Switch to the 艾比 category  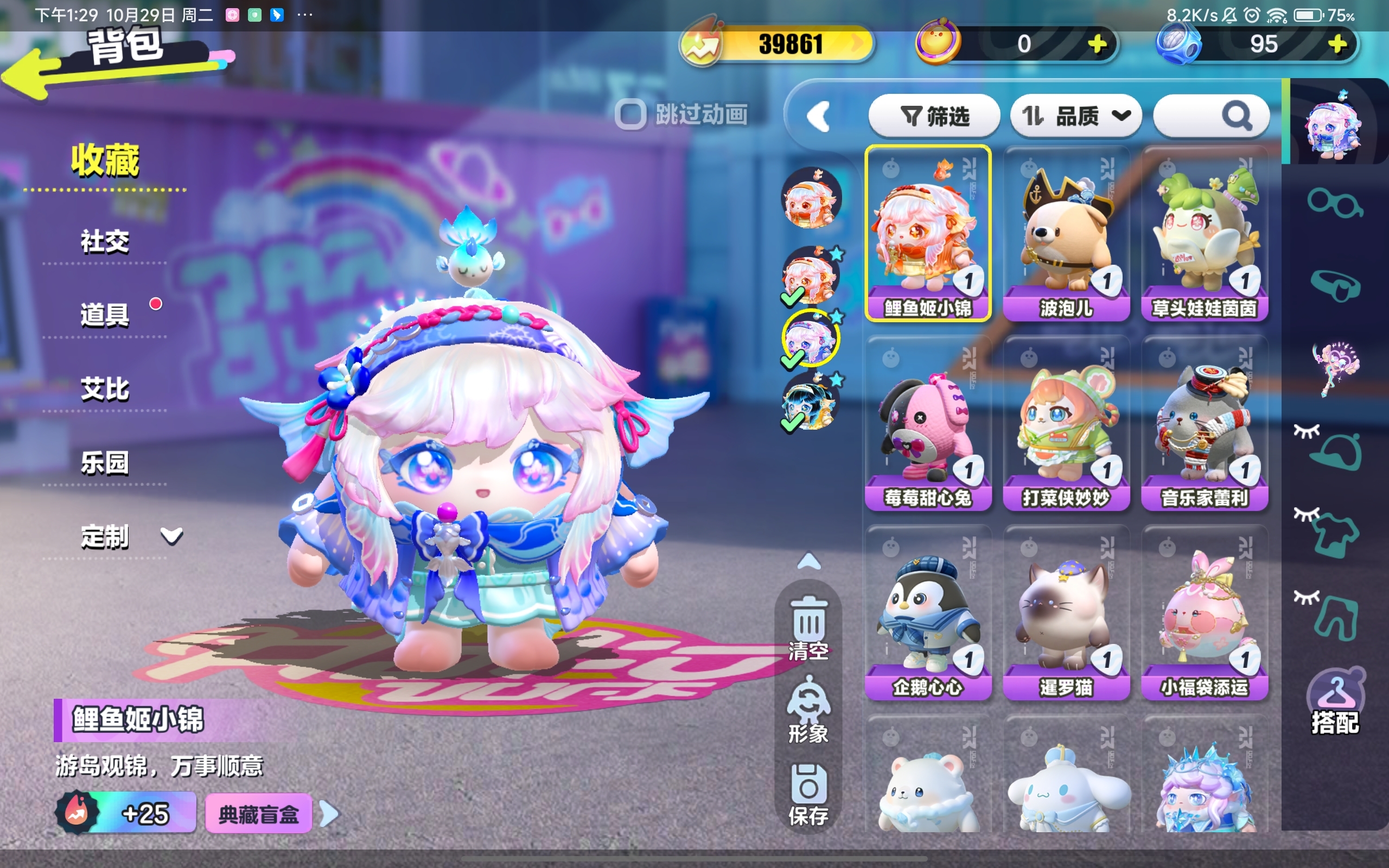[x=105, y=388]
